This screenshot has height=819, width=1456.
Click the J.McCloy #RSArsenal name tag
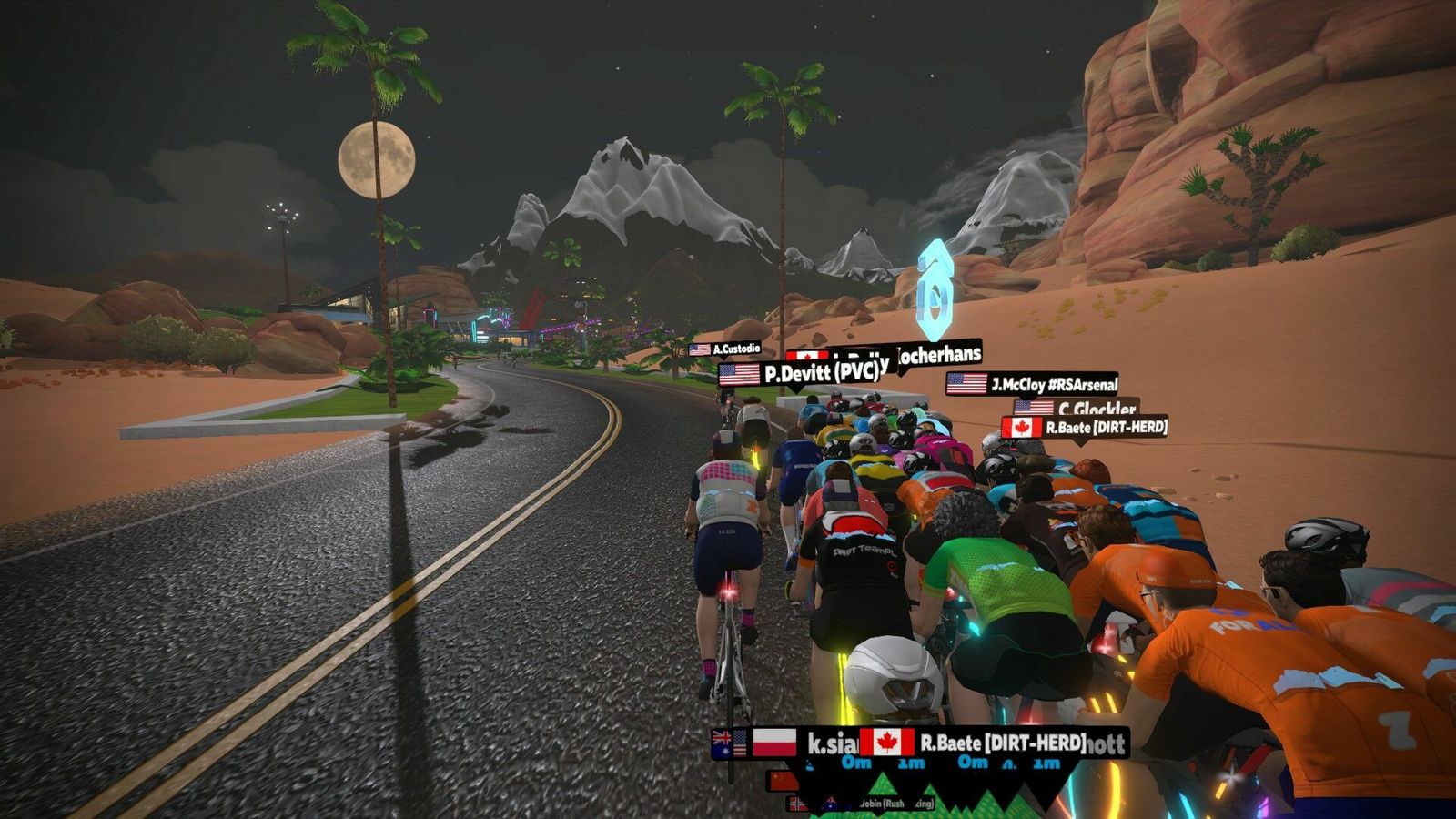pos(1032,384)
